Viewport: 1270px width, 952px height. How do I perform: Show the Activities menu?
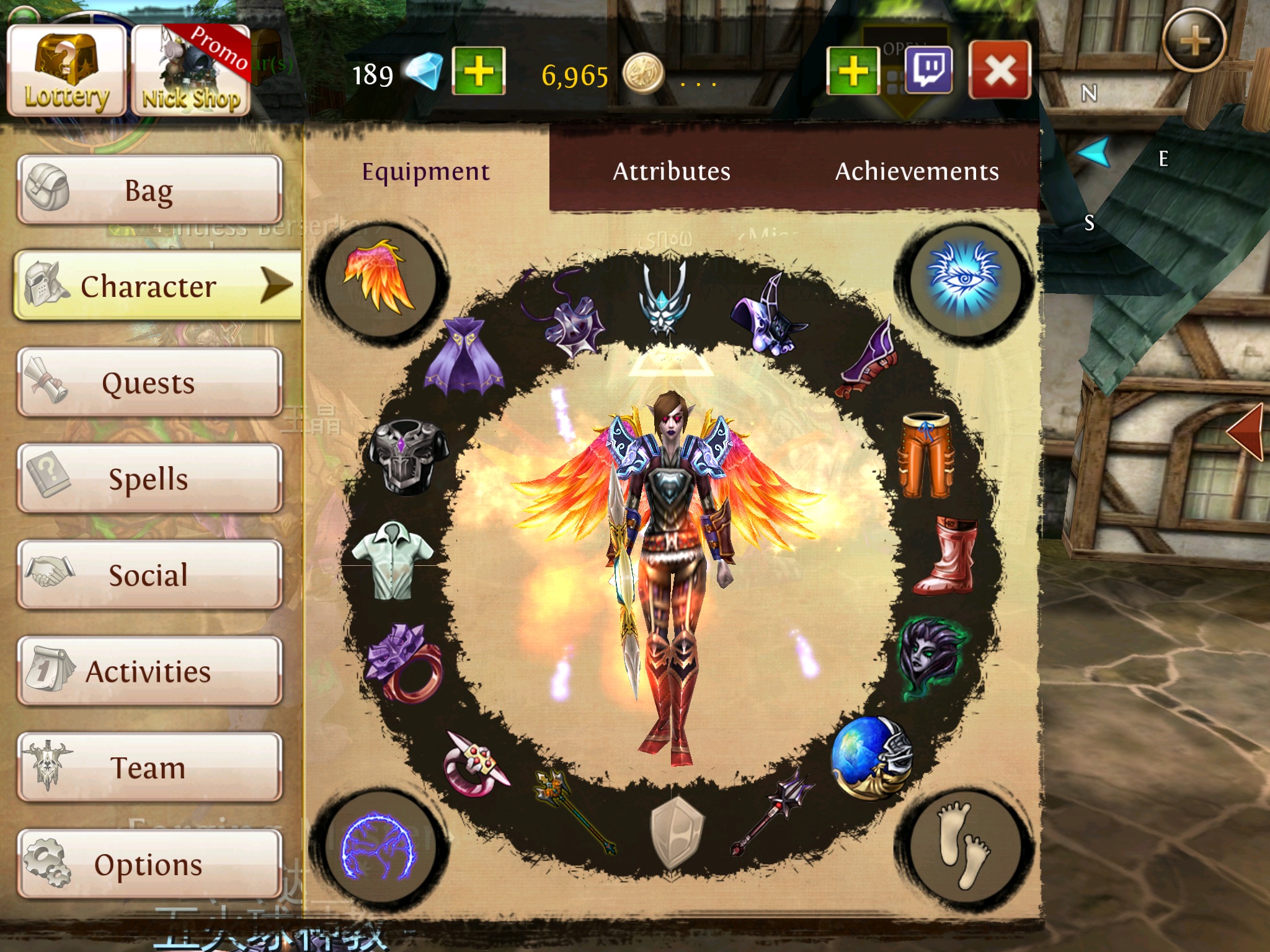[x=149, y=671]
